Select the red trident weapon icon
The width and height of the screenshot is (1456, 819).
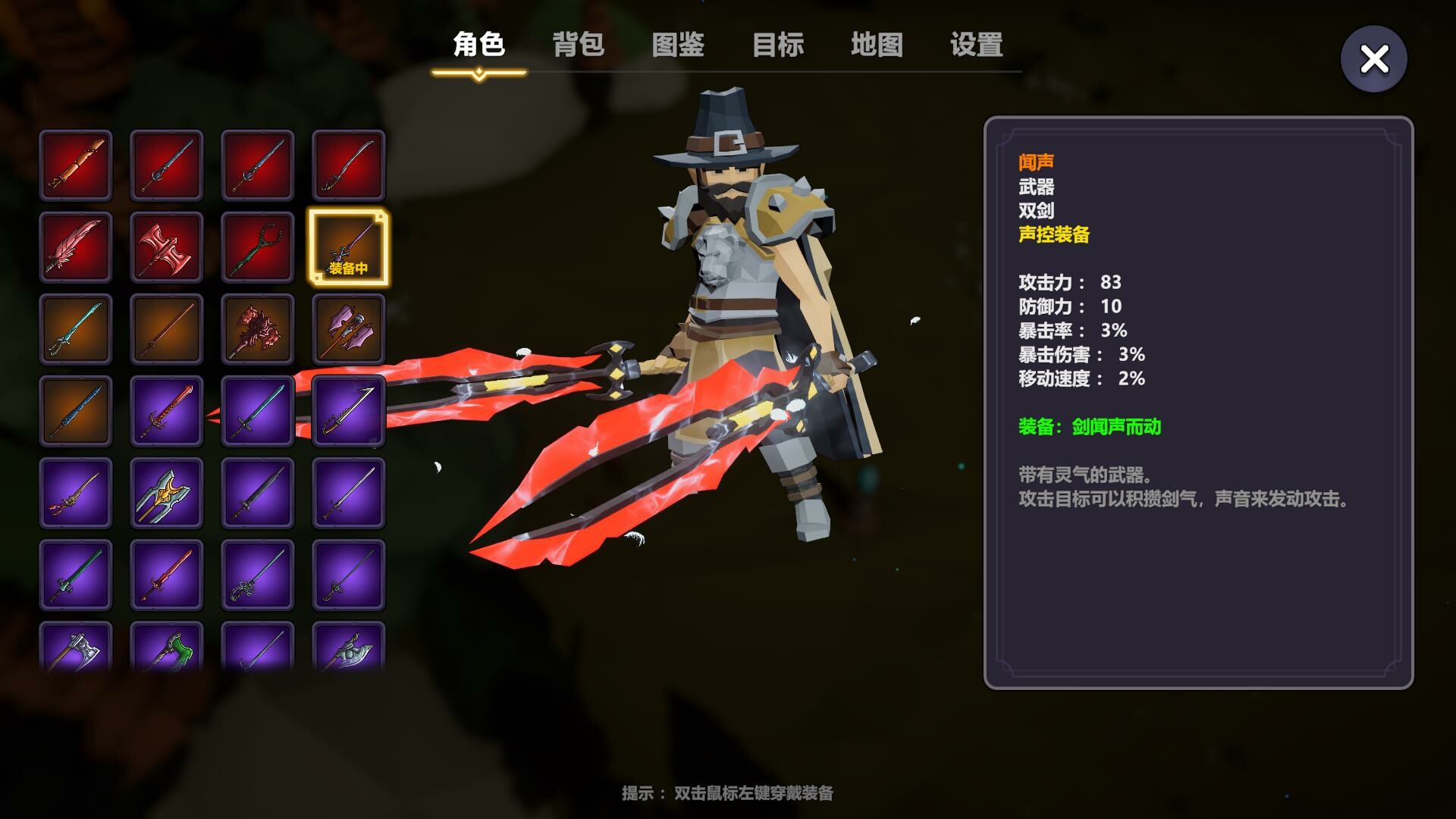[258, 246]
